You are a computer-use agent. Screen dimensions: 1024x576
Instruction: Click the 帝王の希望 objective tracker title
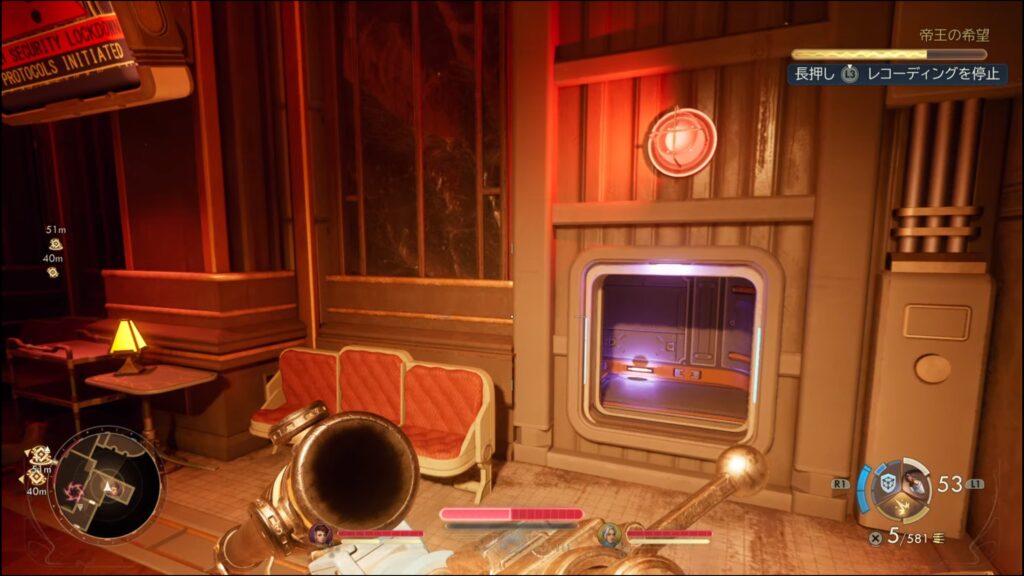coord(952,35)
